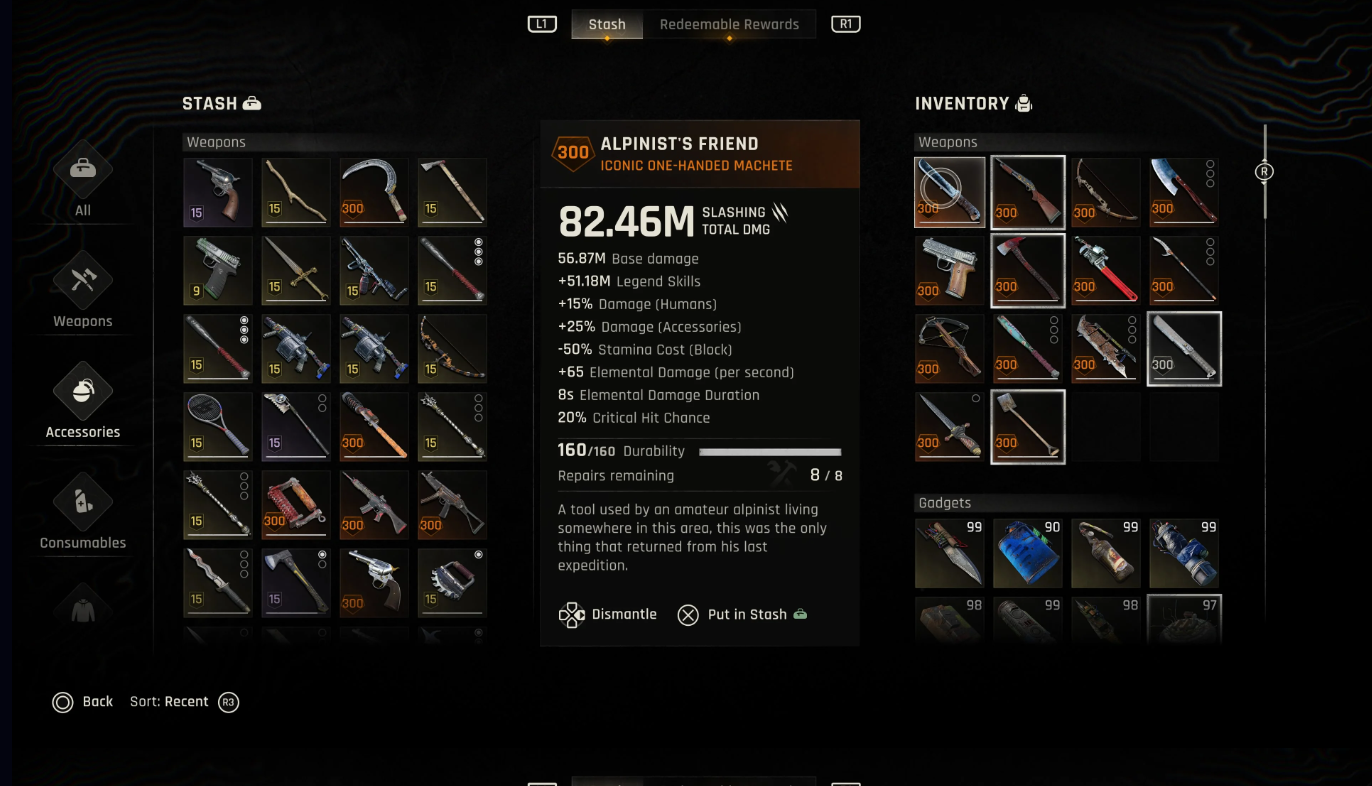Select the shovel in inventory
The height and width of the screenshot is (786, 1372).
pyautogui.click(x=1028, y=427)
